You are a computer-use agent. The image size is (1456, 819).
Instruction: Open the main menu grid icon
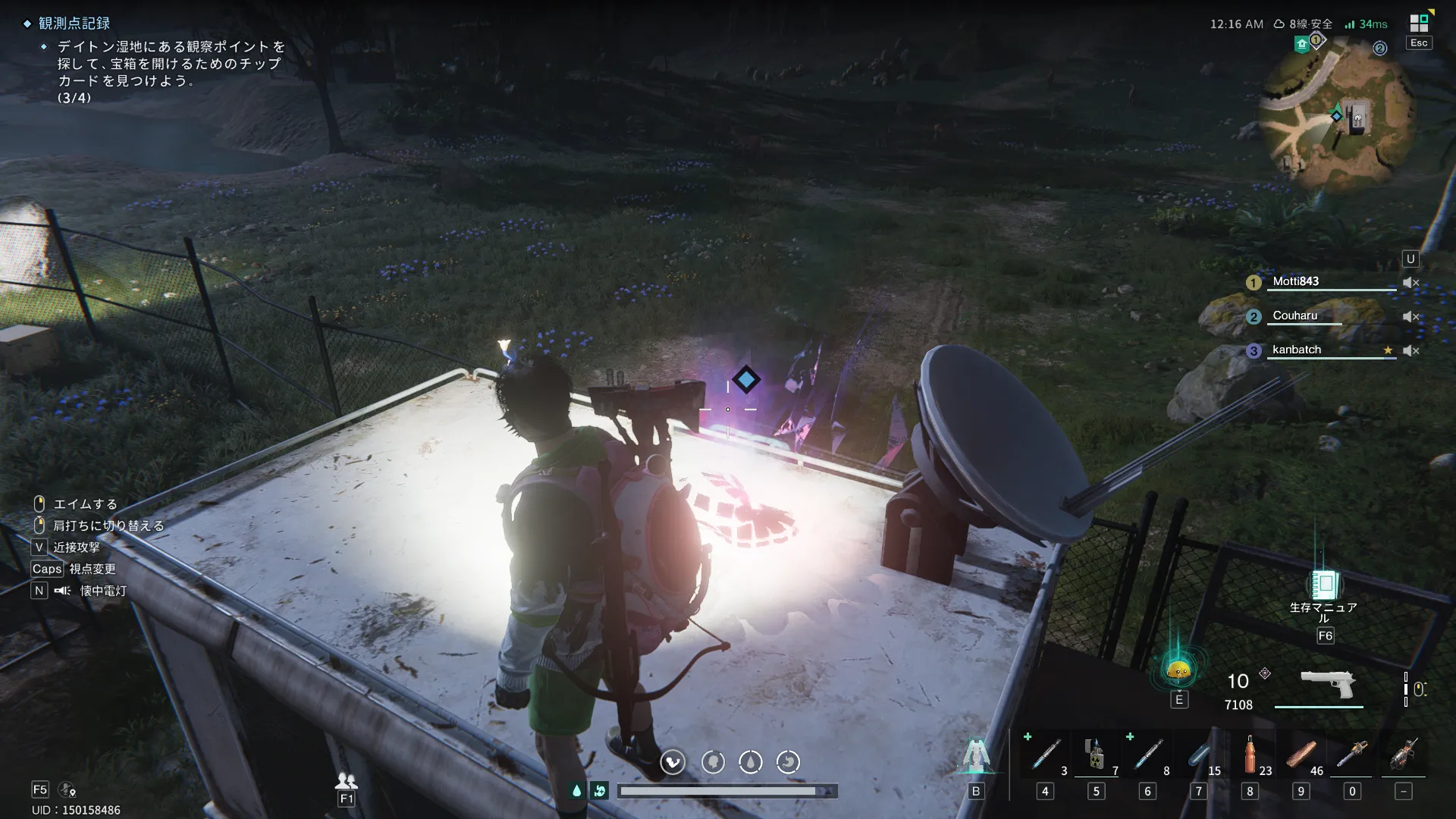pyautogui.click(x=1419, y=23)
